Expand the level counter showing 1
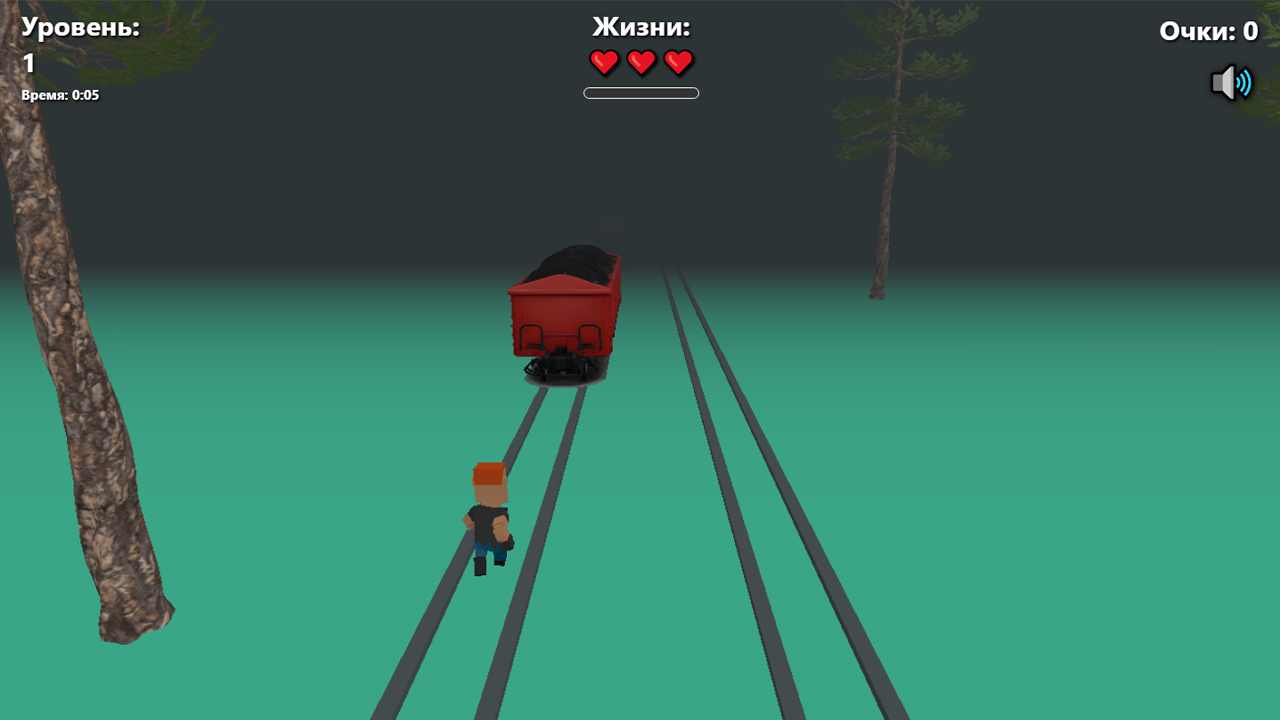The image size is (1280, 720). [28, 63]
